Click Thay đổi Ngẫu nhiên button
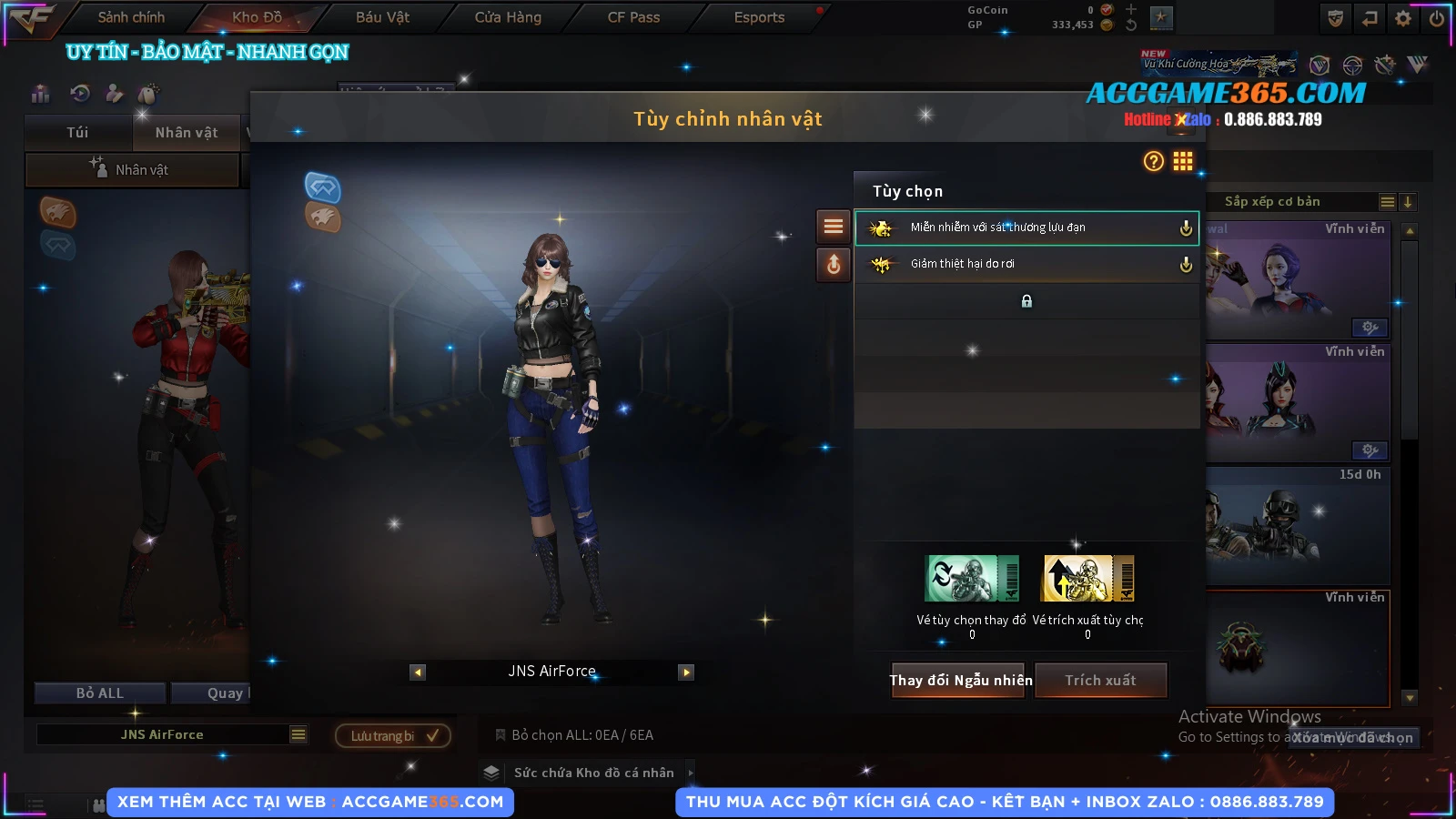1456x819 pixels. coord(960,680)
